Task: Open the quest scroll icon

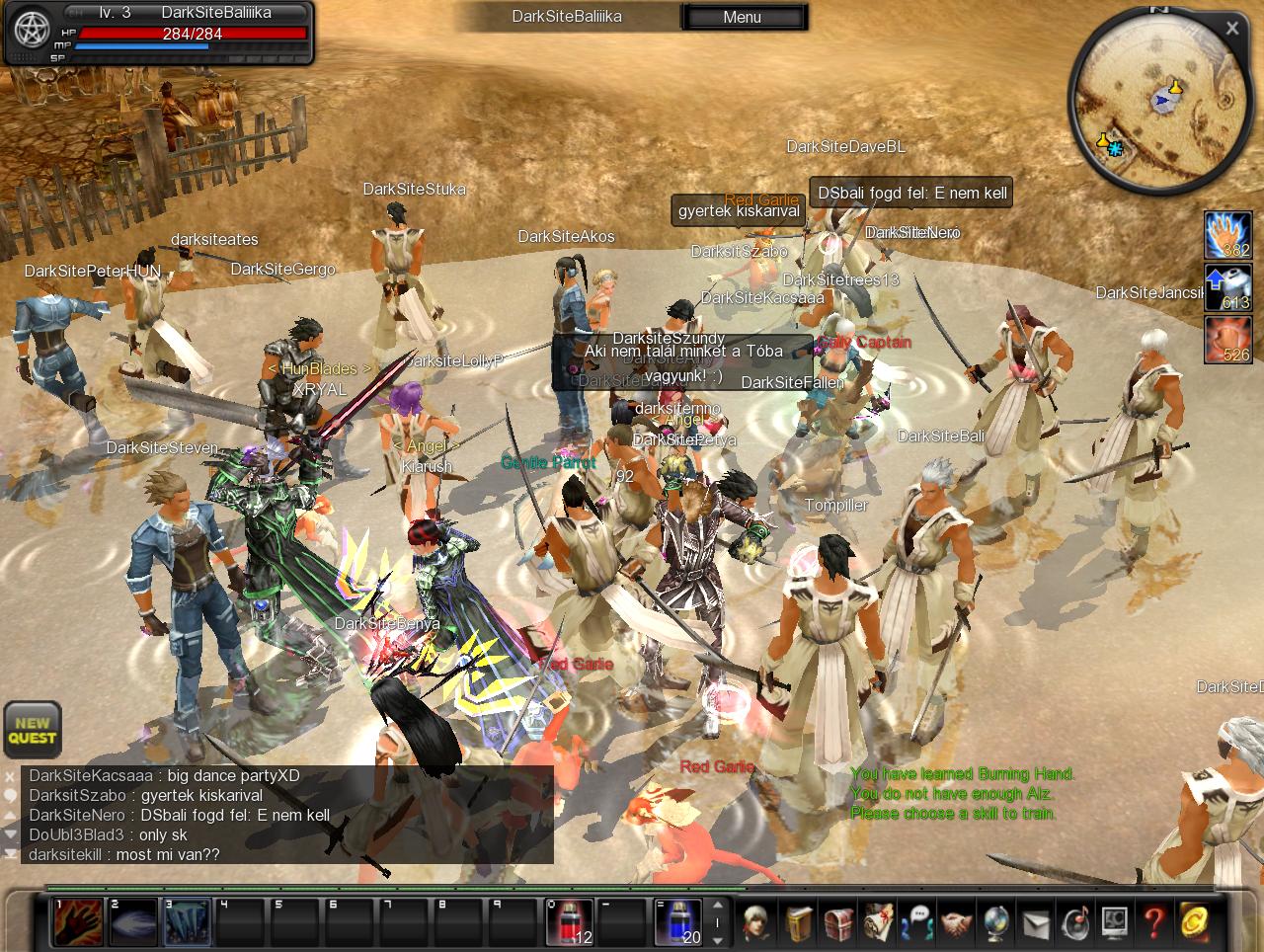Action: pyautogui.click(x=879, y=922)
